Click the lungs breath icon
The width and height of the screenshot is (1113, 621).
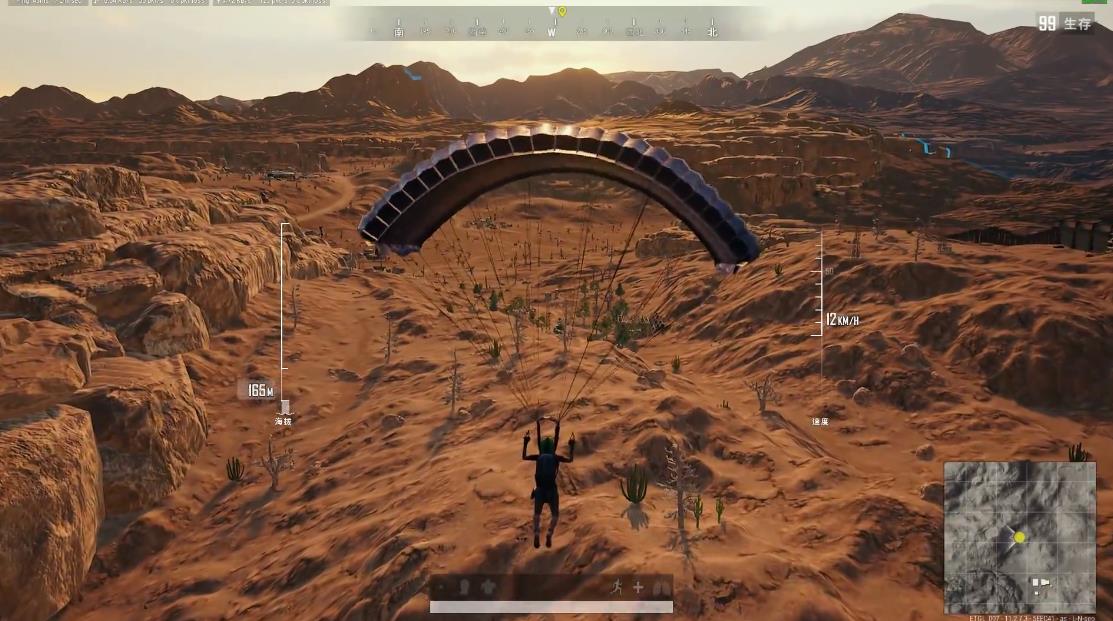(660, 587)
